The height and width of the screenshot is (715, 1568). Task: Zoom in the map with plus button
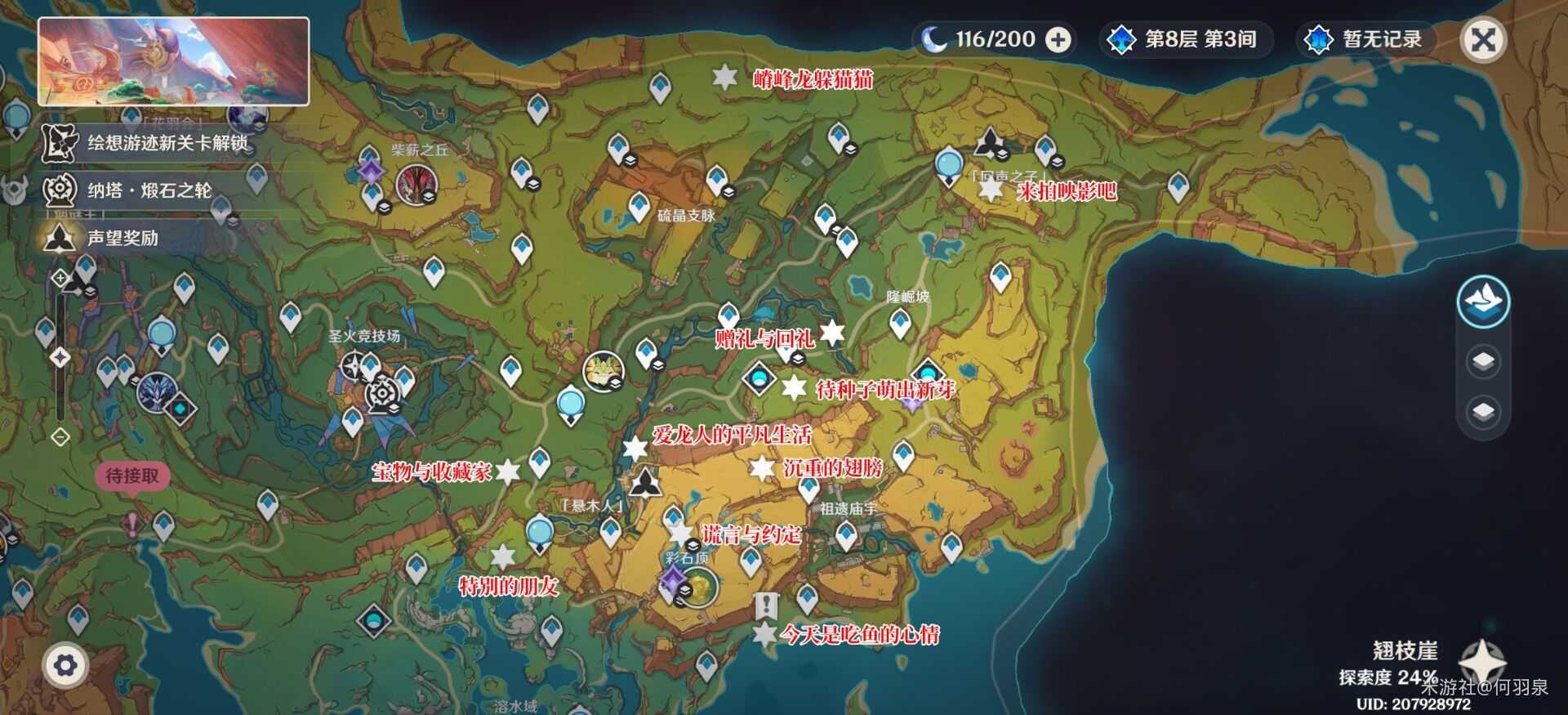(x=60, y=279)
